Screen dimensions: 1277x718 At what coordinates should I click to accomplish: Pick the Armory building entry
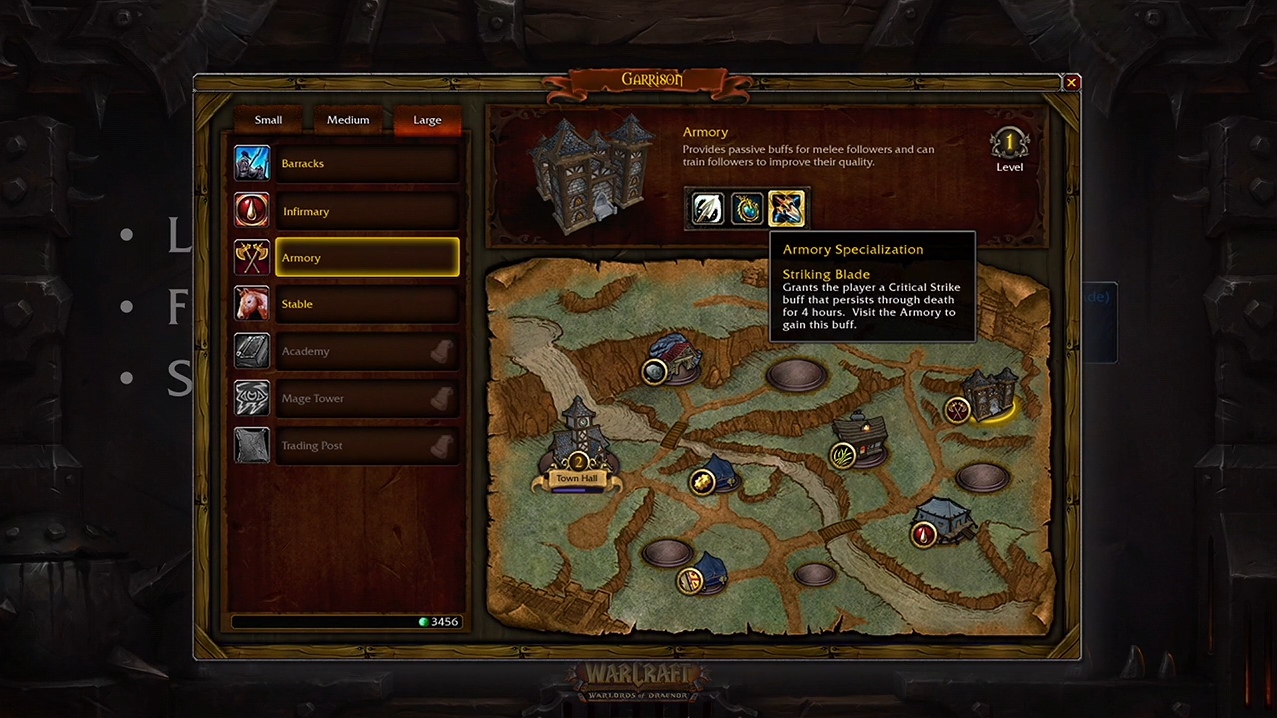tap(366, 258)
